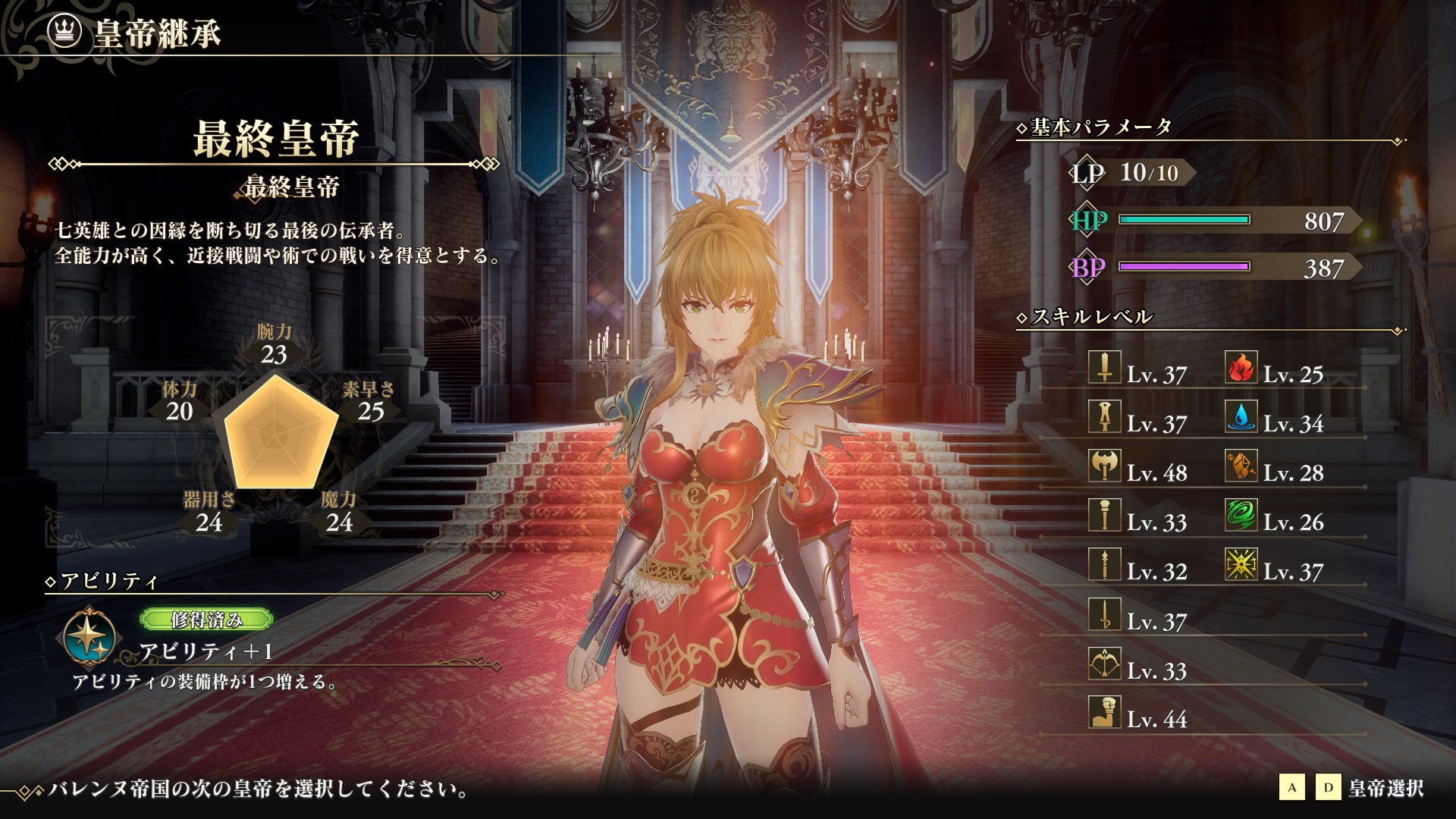The height and width of the screenshot is (819, 1456).
Task: Select the fire magic flame icon
Action: pos(1241,368)
